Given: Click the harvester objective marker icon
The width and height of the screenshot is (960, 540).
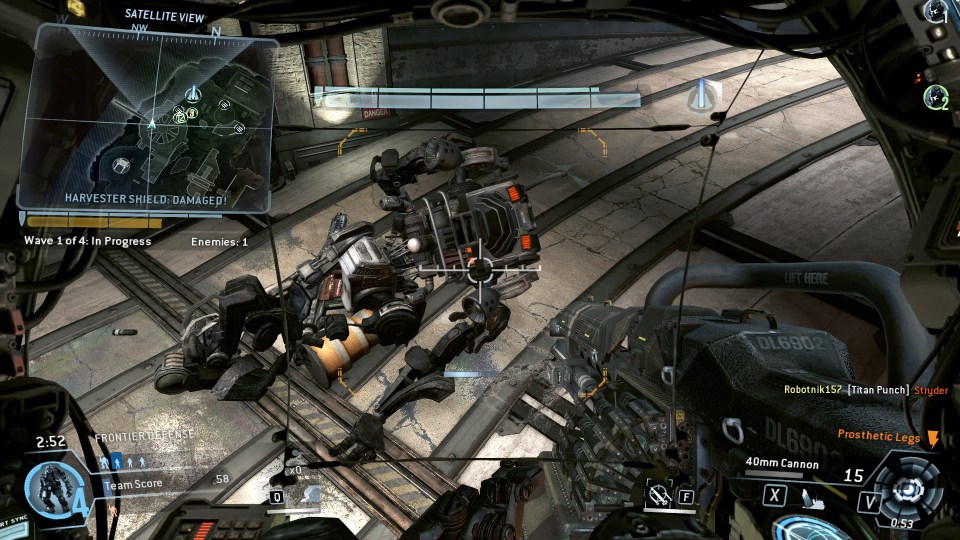Looking at the screenshot, I should (706, 95).
